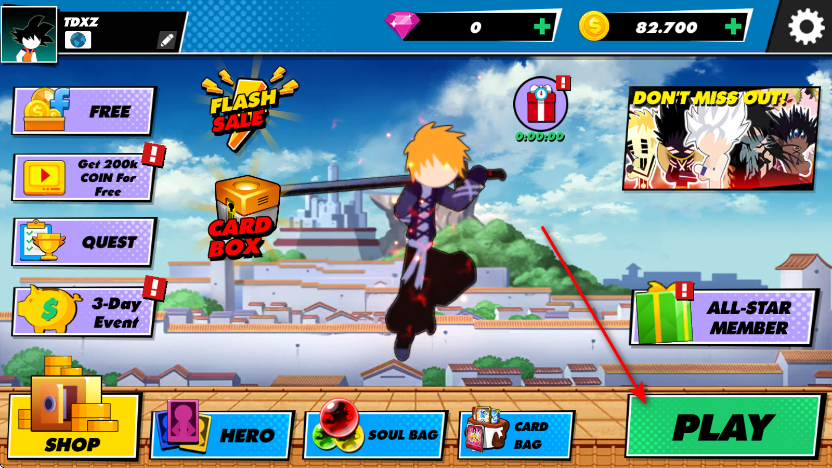Add more gold coins with plus button
Viewport: 832px width, 468px height.
pyautogui.click(x=735, y=27)
